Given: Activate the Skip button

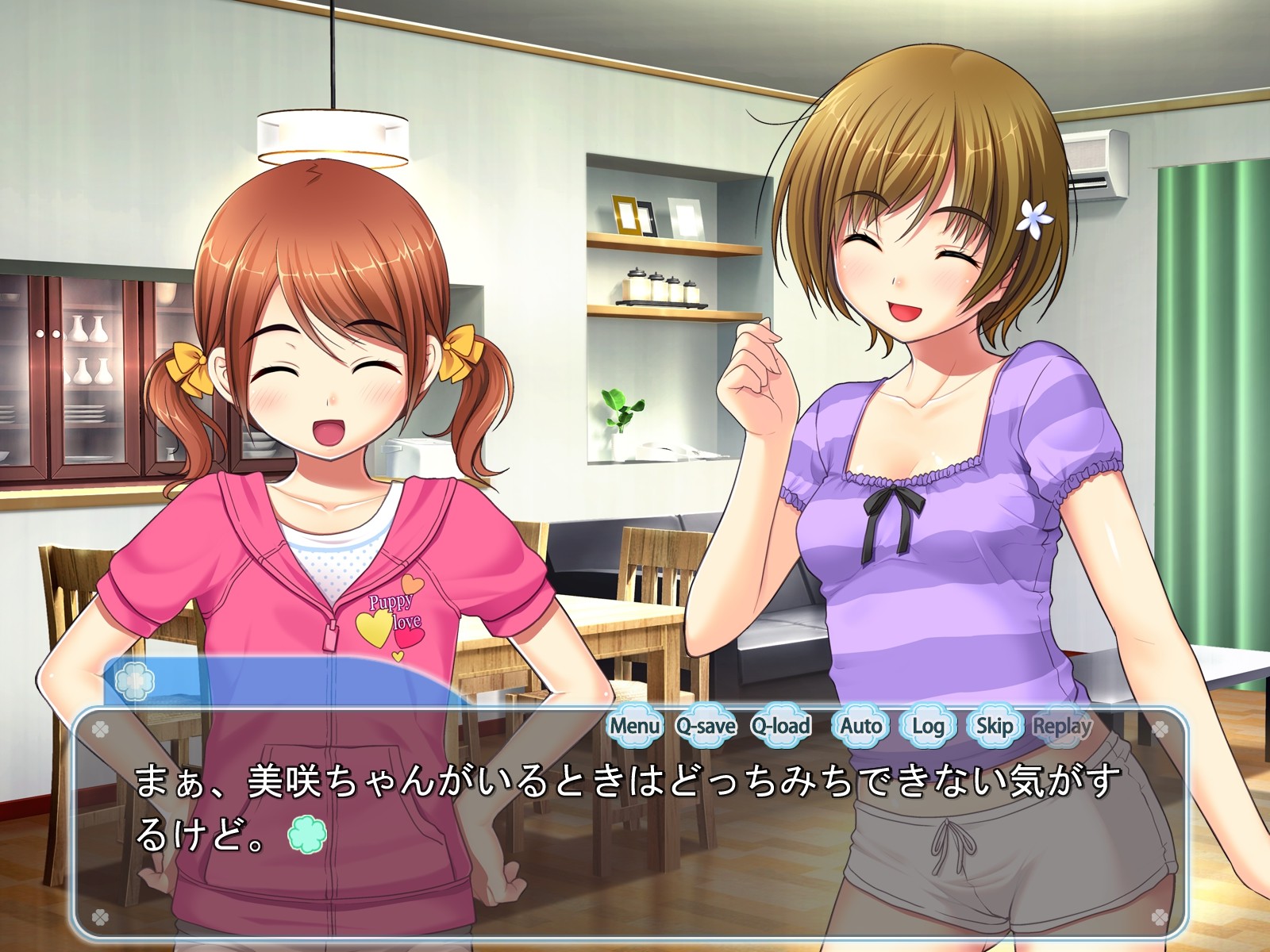Looking at the screenshot, I should [994, 726].
